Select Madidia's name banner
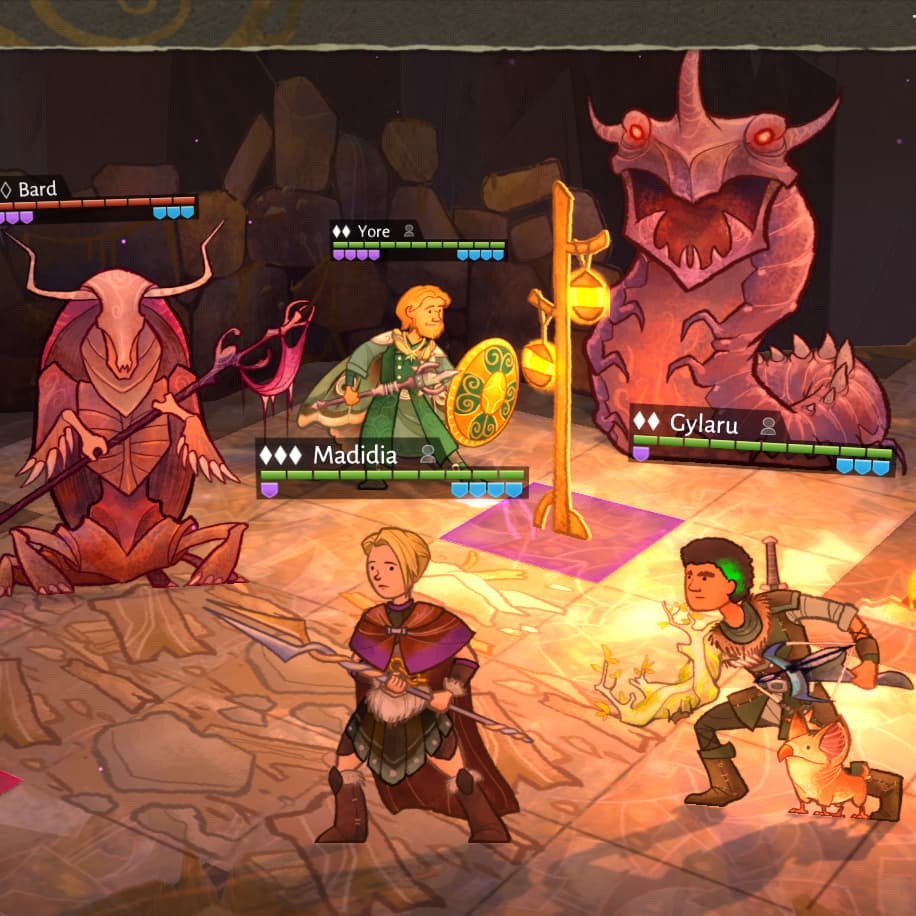Image resolution: width=916 pixels, height=916 pixels. (354, 455)
